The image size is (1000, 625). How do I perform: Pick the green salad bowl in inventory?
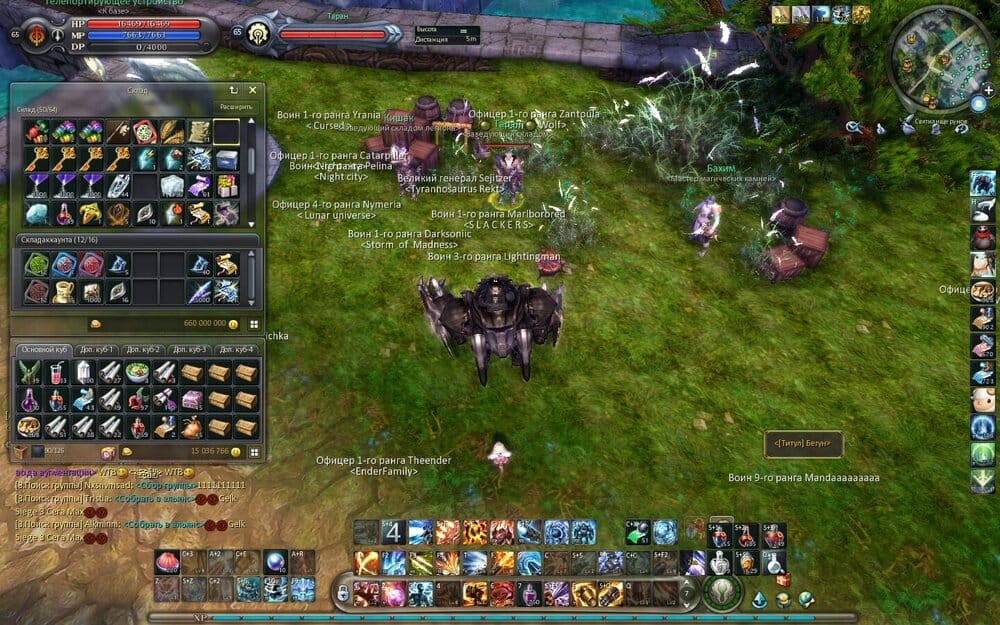tap(138, 372)
